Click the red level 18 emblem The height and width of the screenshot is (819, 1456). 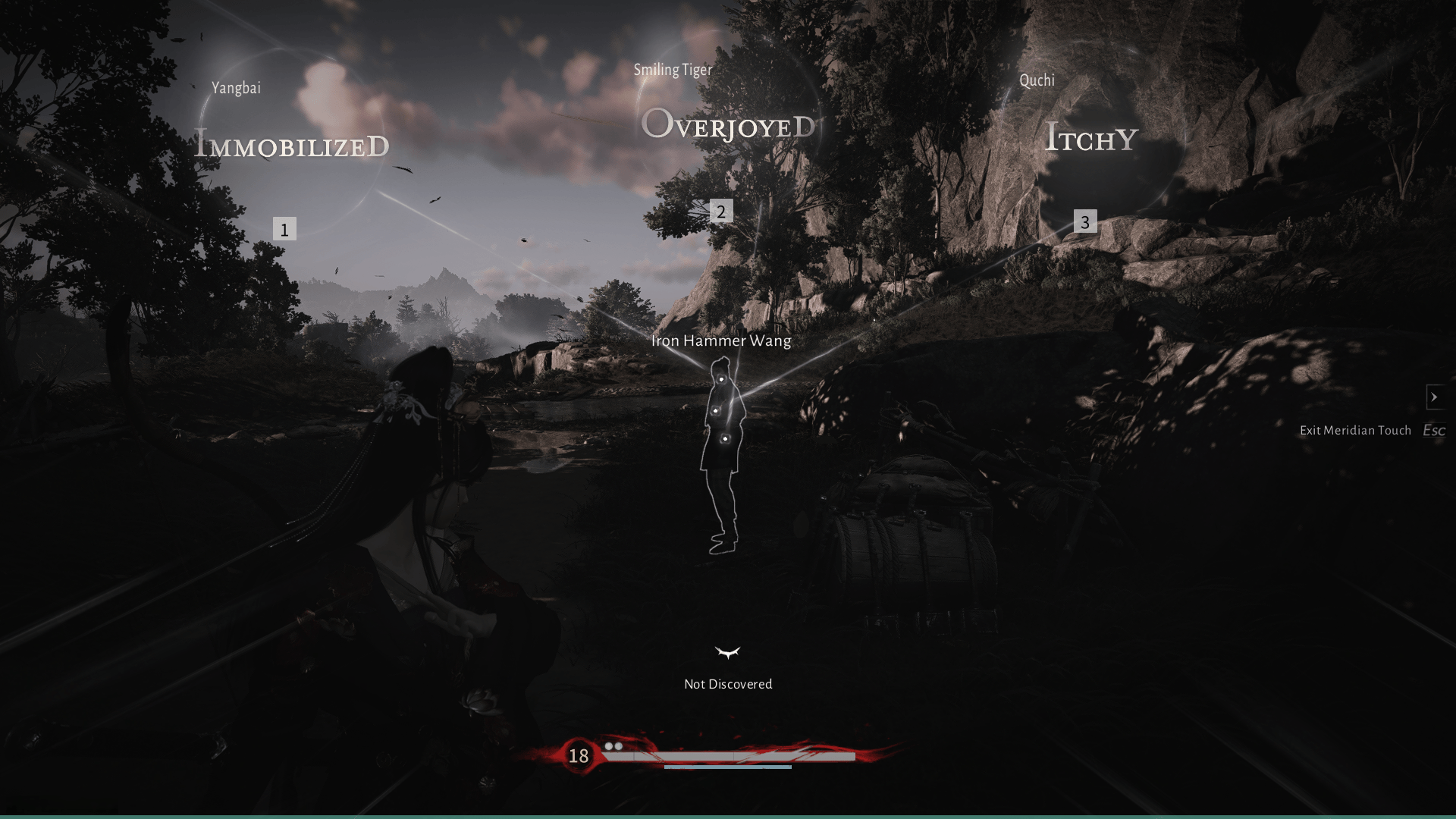(x=579, y=755)
